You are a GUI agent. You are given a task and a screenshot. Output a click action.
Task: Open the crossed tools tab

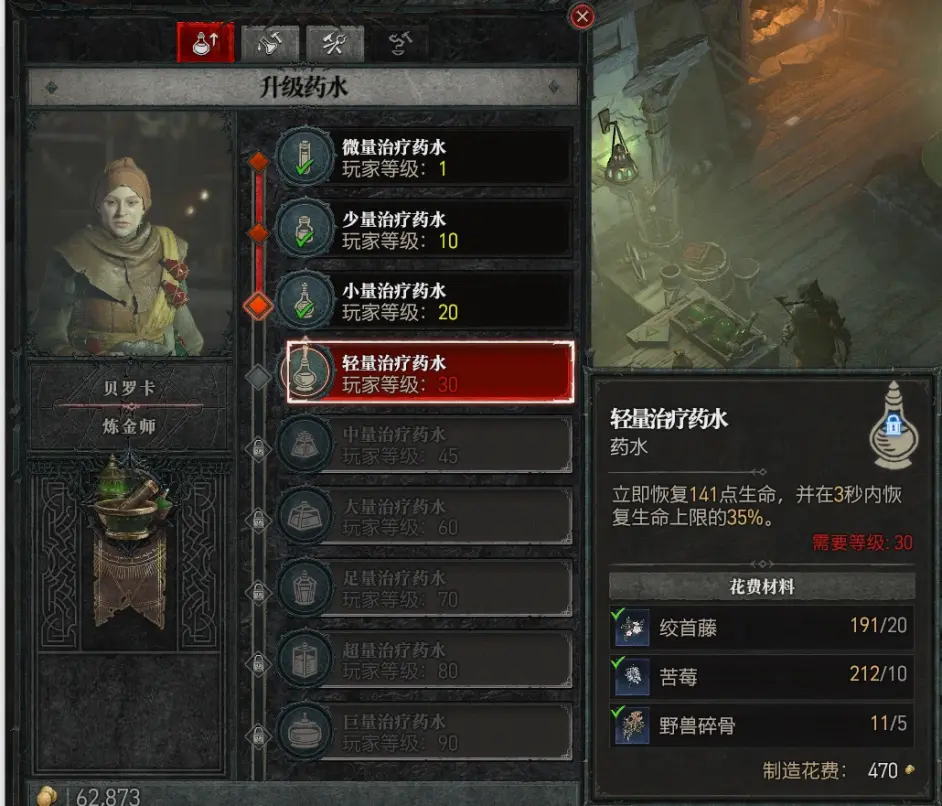click(x=334, y=42)
